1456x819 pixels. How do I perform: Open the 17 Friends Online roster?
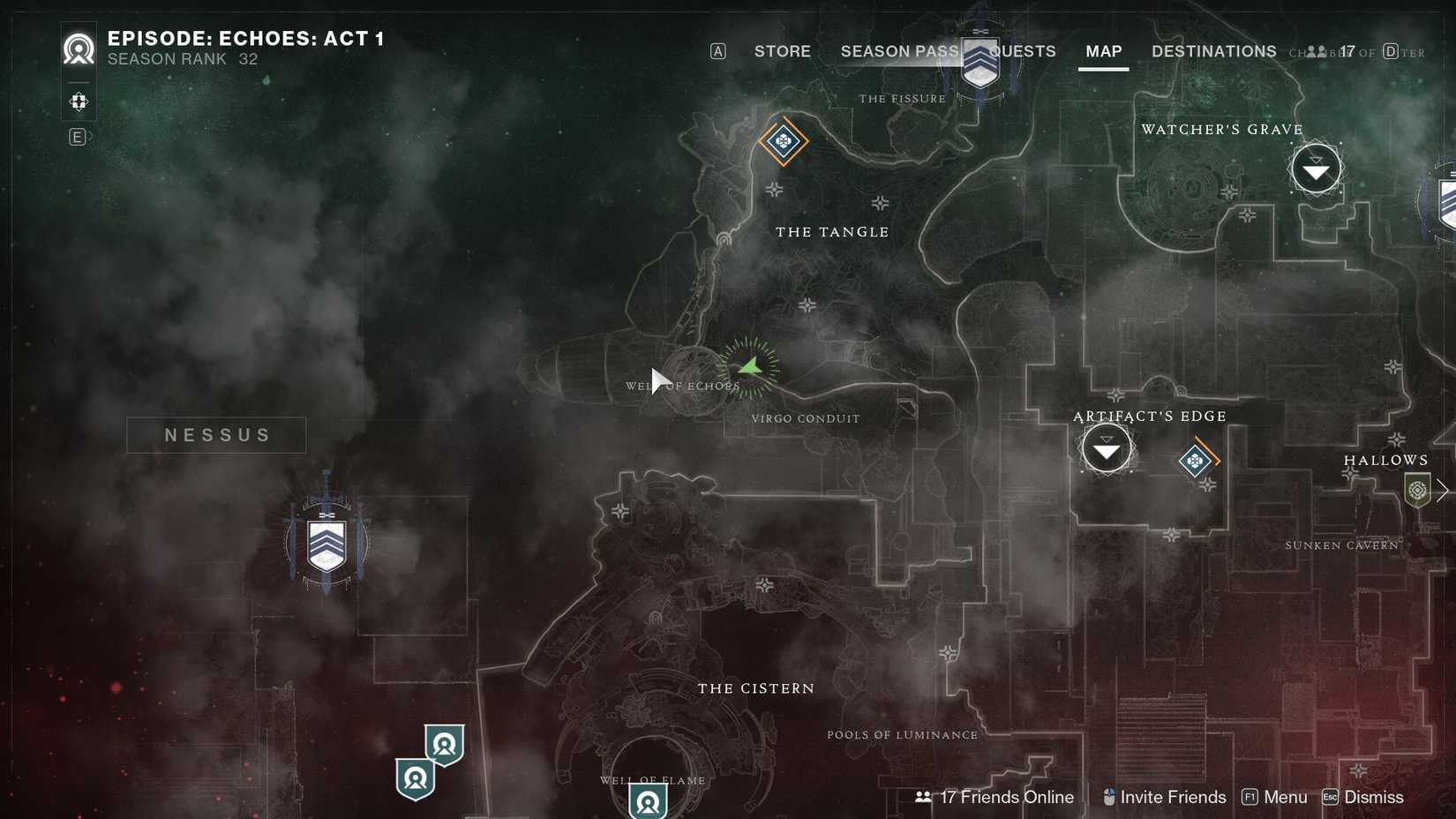tap(1005, 797)
